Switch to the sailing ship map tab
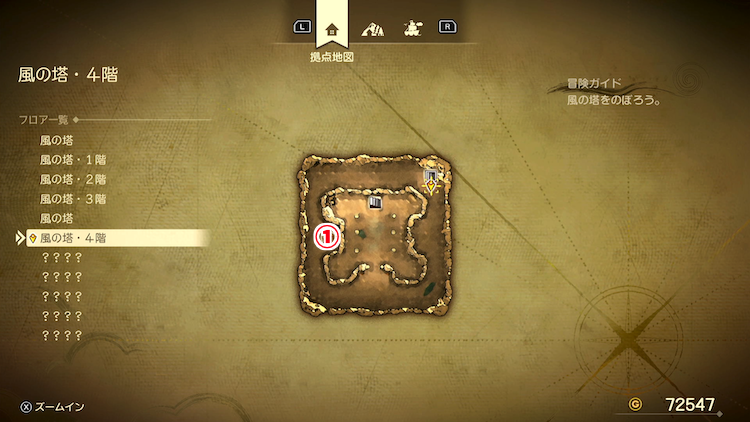Image resolution: width=750 pixels, height=422 pixels. 410,28
